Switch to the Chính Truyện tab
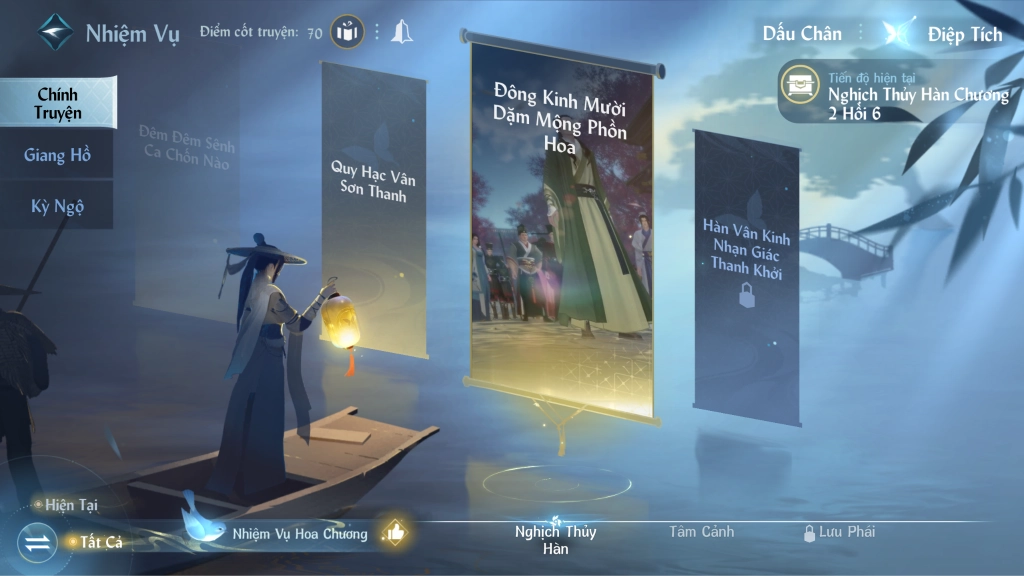 pyautogui.click(x=58, y=103)
